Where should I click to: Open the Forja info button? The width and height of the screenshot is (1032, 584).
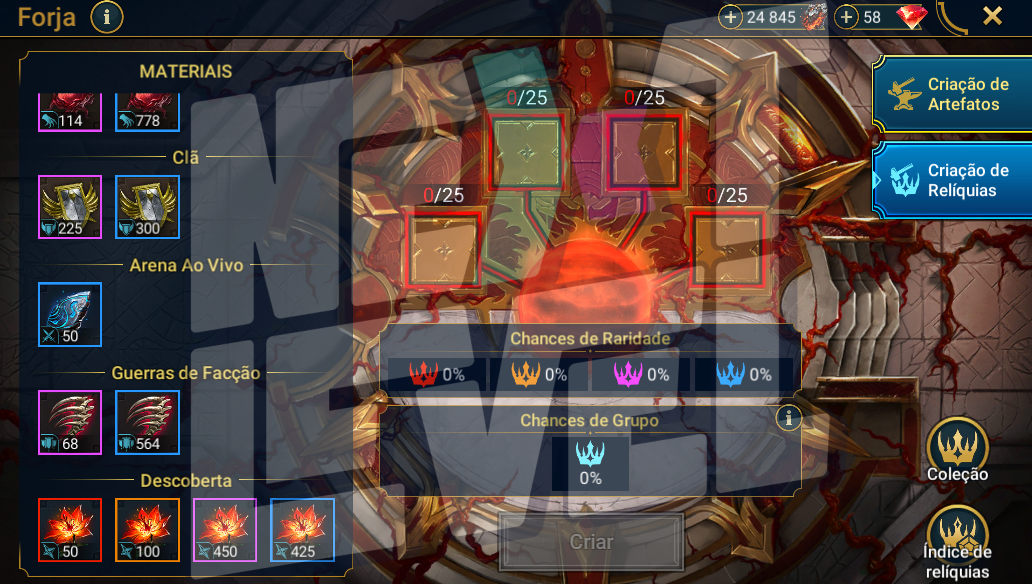point(107,17)
